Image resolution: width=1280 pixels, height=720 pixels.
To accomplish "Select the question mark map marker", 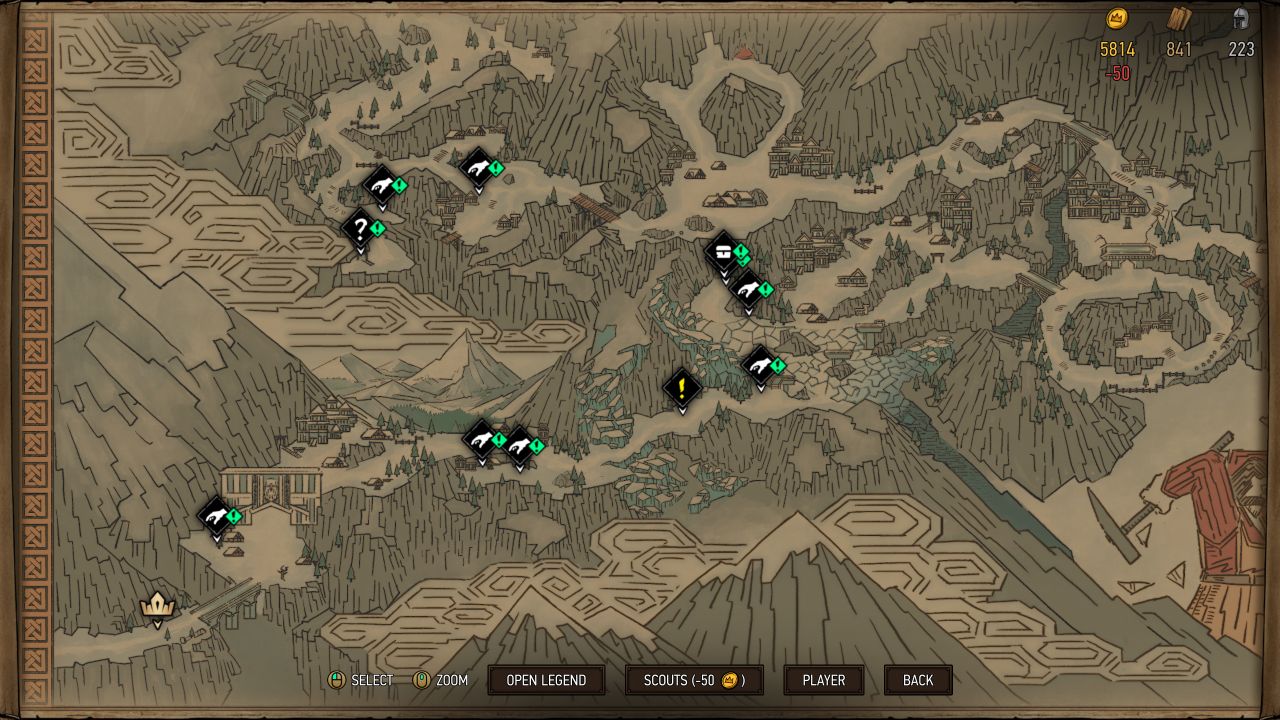I will click(359, 229).
